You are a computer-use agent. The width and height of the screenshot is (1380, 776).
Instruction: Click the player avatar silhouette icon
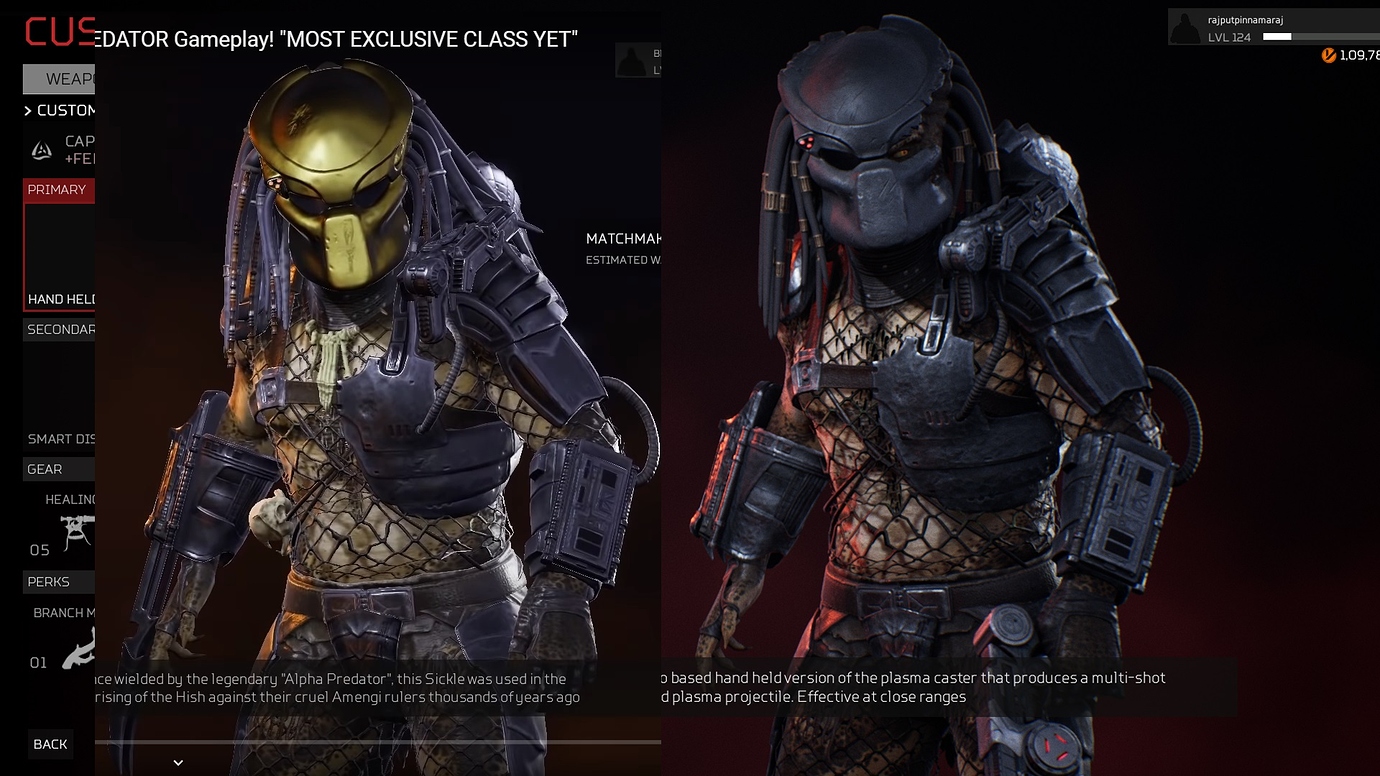(x=1186, y=27)
